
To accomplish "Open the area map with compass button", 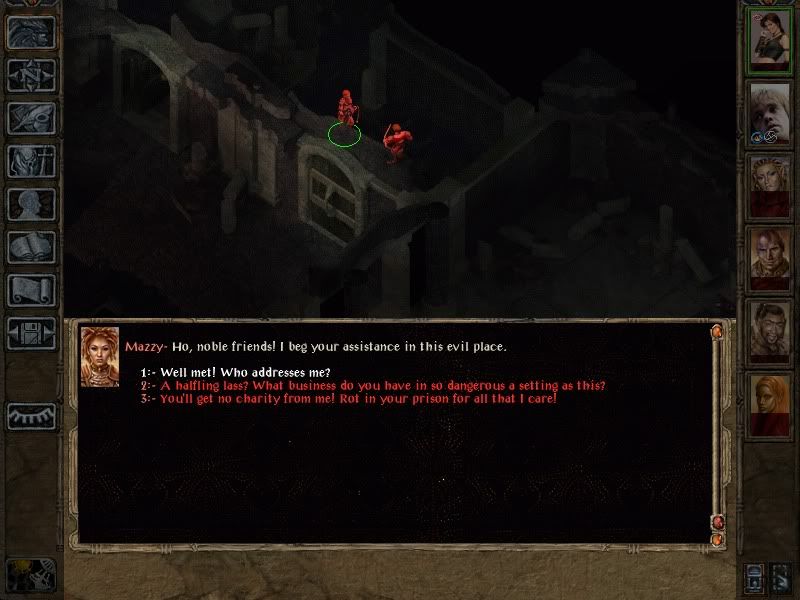I will (x=31, y=76).
